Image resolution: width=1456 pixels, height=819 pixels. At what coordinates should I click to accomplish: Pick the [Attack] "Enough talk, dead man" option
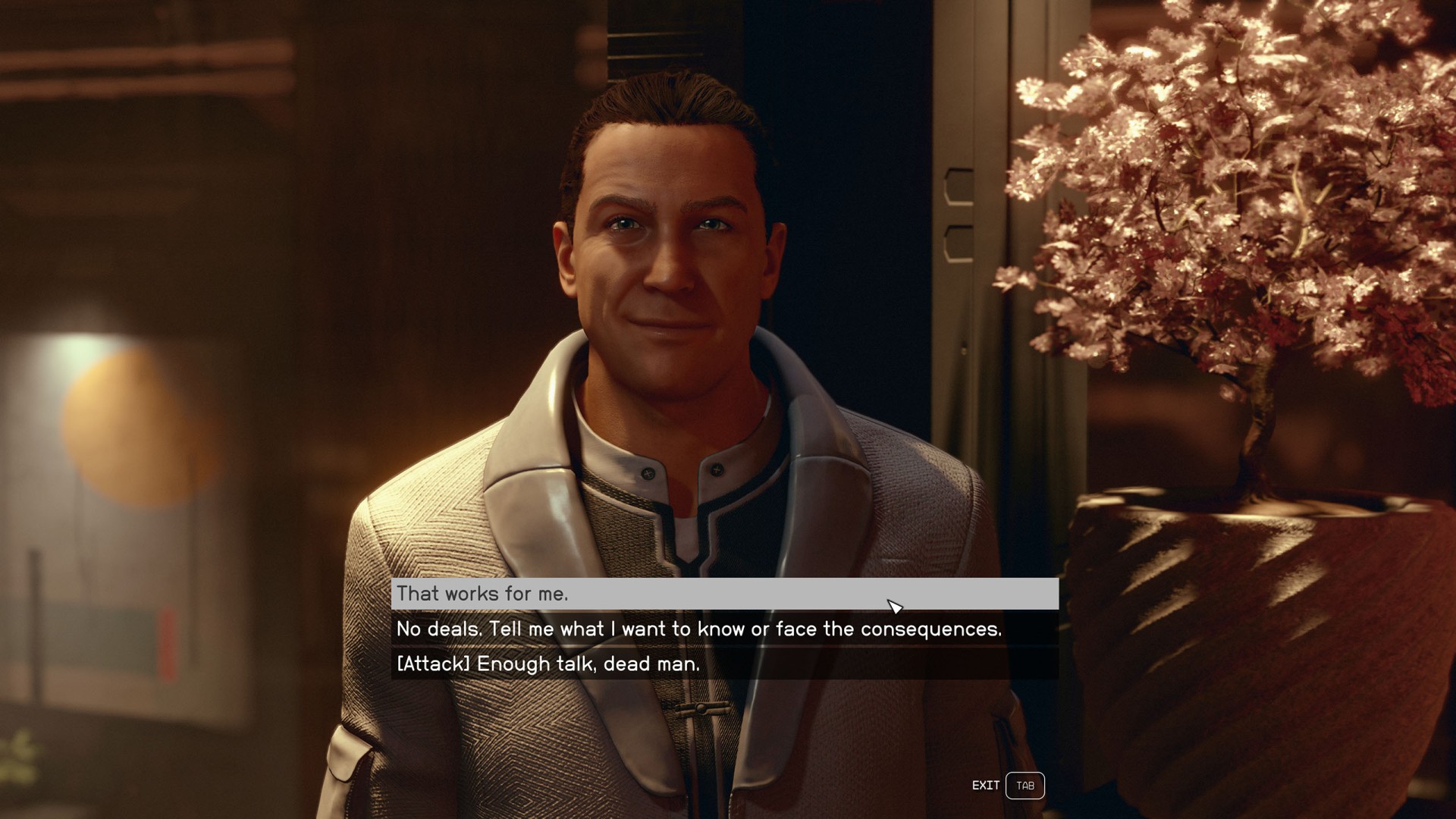coord(548,664)
